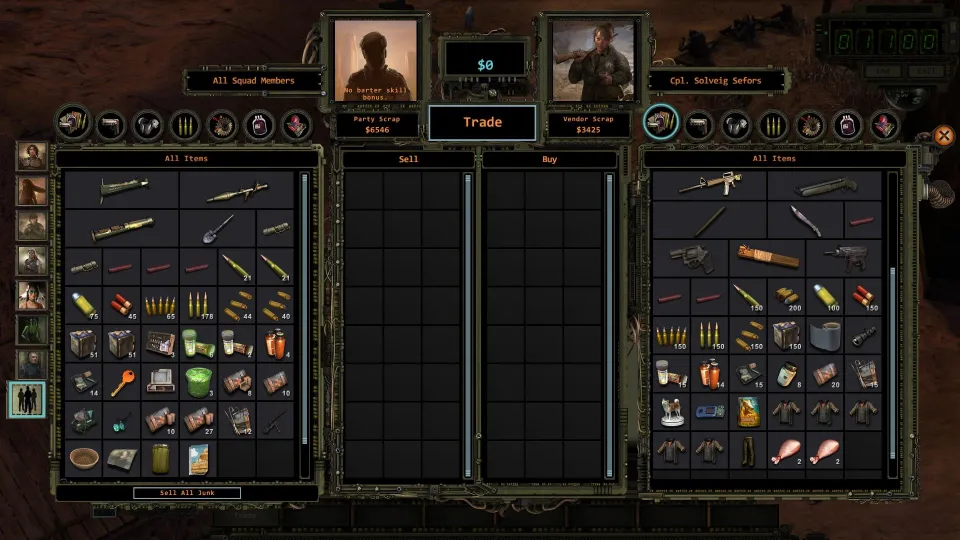
Task: Pick the orange key item
Action: tap(122, 381)
